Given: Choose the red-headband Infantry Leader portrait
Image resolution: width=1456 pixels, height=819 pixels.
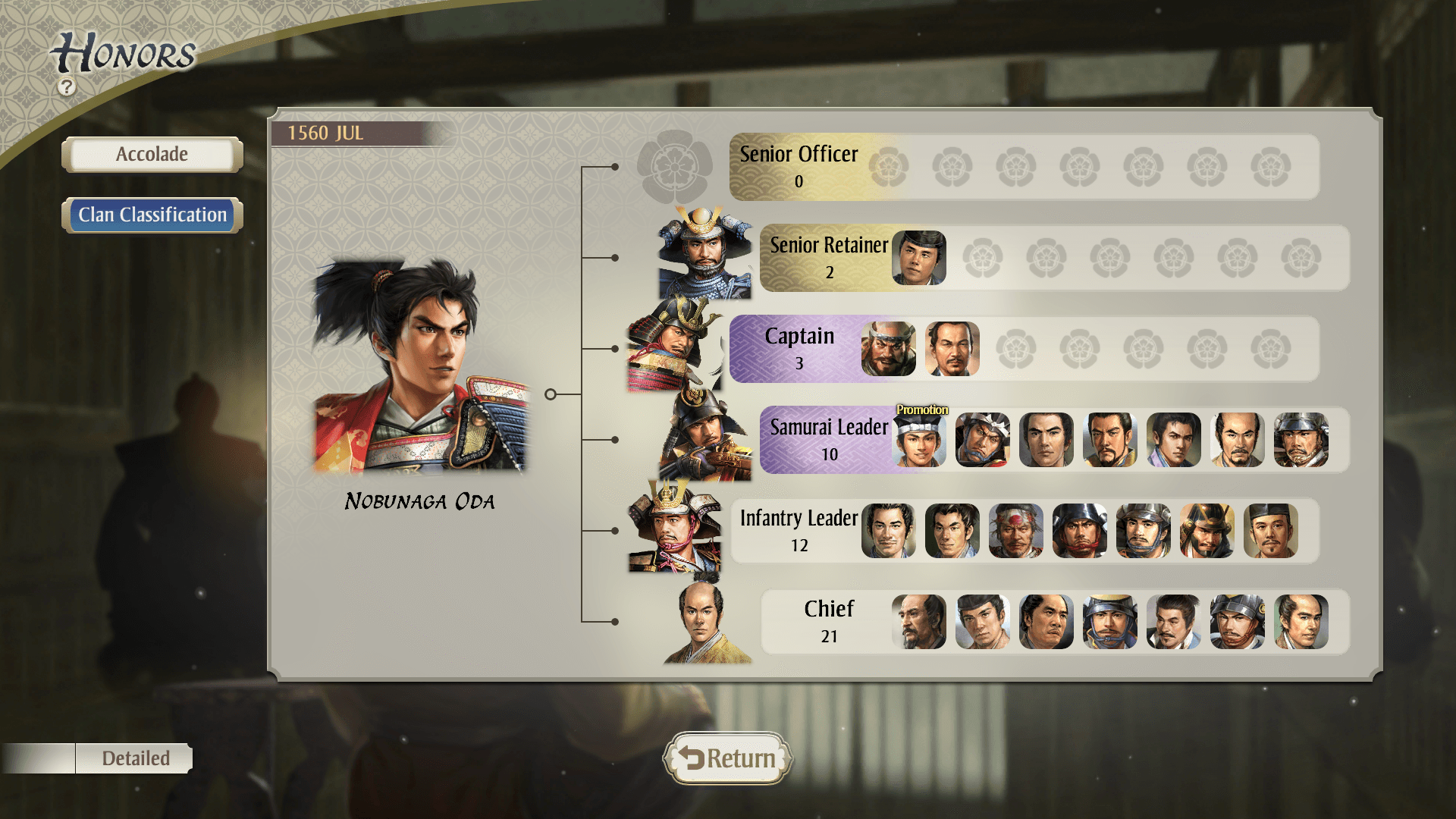Looking at the screenshot, I should click(1016, 531).
